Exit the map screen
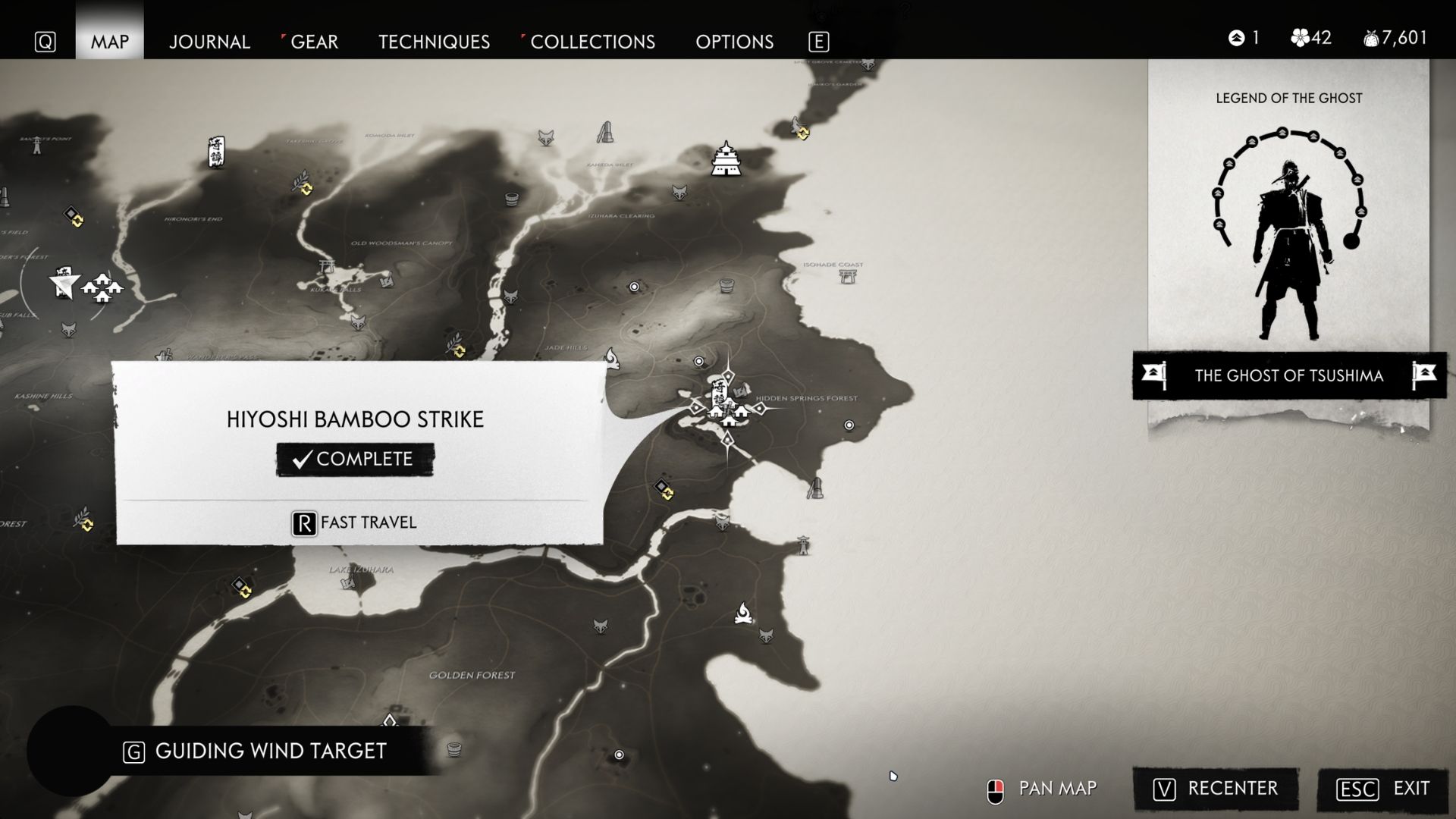 [x=1384, y=789]
